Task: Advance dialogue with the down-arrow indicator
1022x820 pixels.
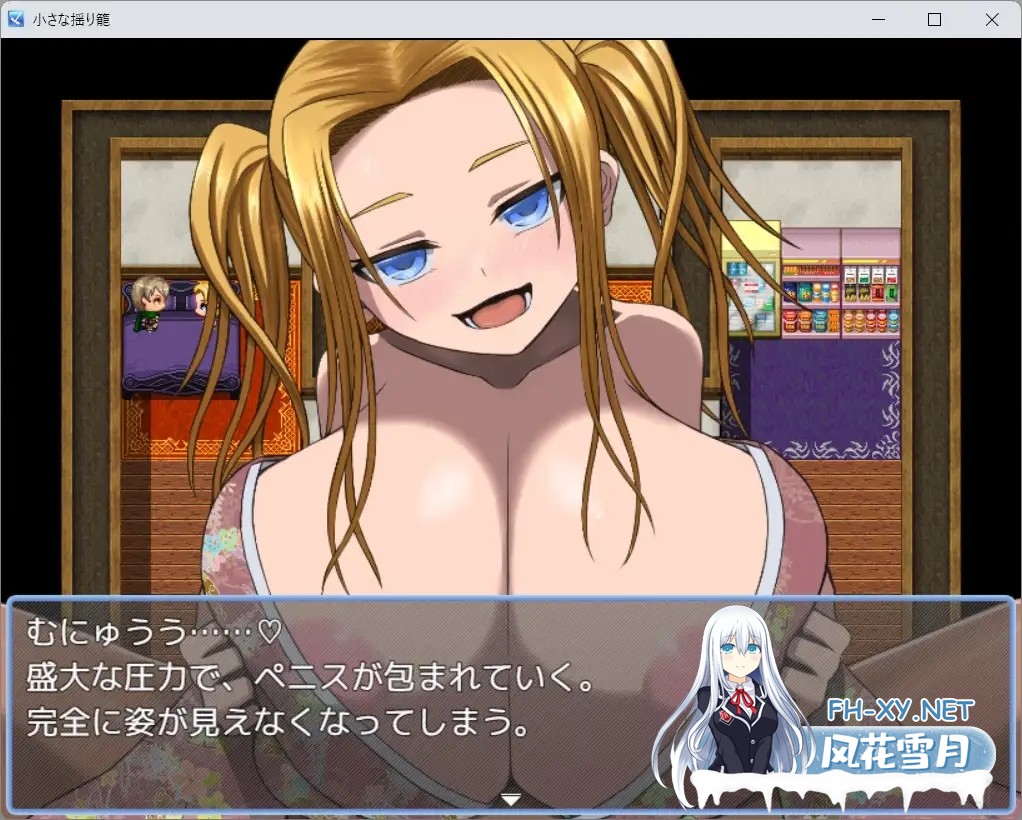Action: pyautogui.click(x=511, y=798)
